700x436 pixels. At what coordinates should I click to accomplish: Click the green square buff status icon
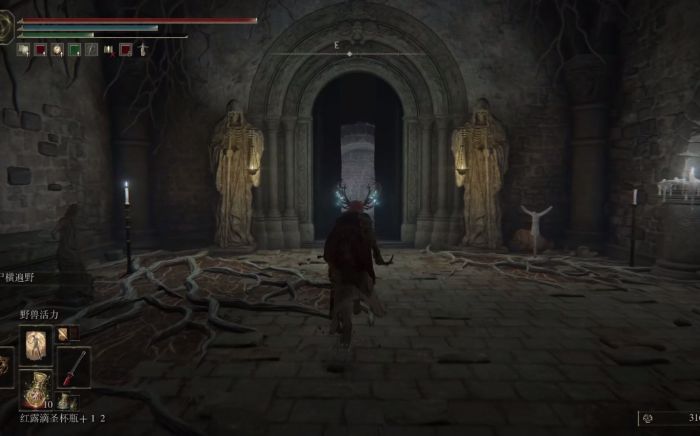click(74, 48)
